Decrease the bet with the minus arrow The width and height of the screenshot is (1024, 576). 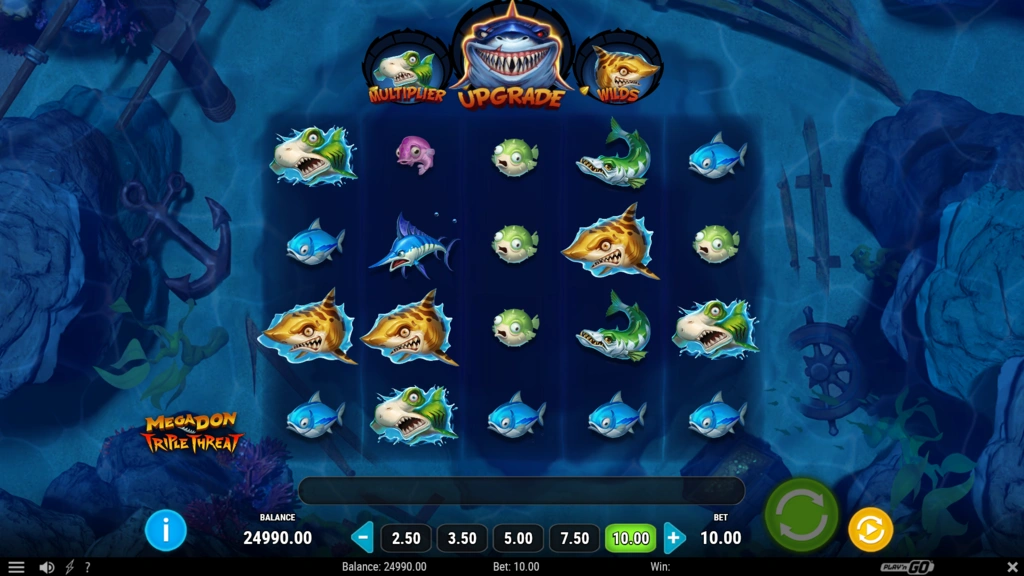point(363,538)
